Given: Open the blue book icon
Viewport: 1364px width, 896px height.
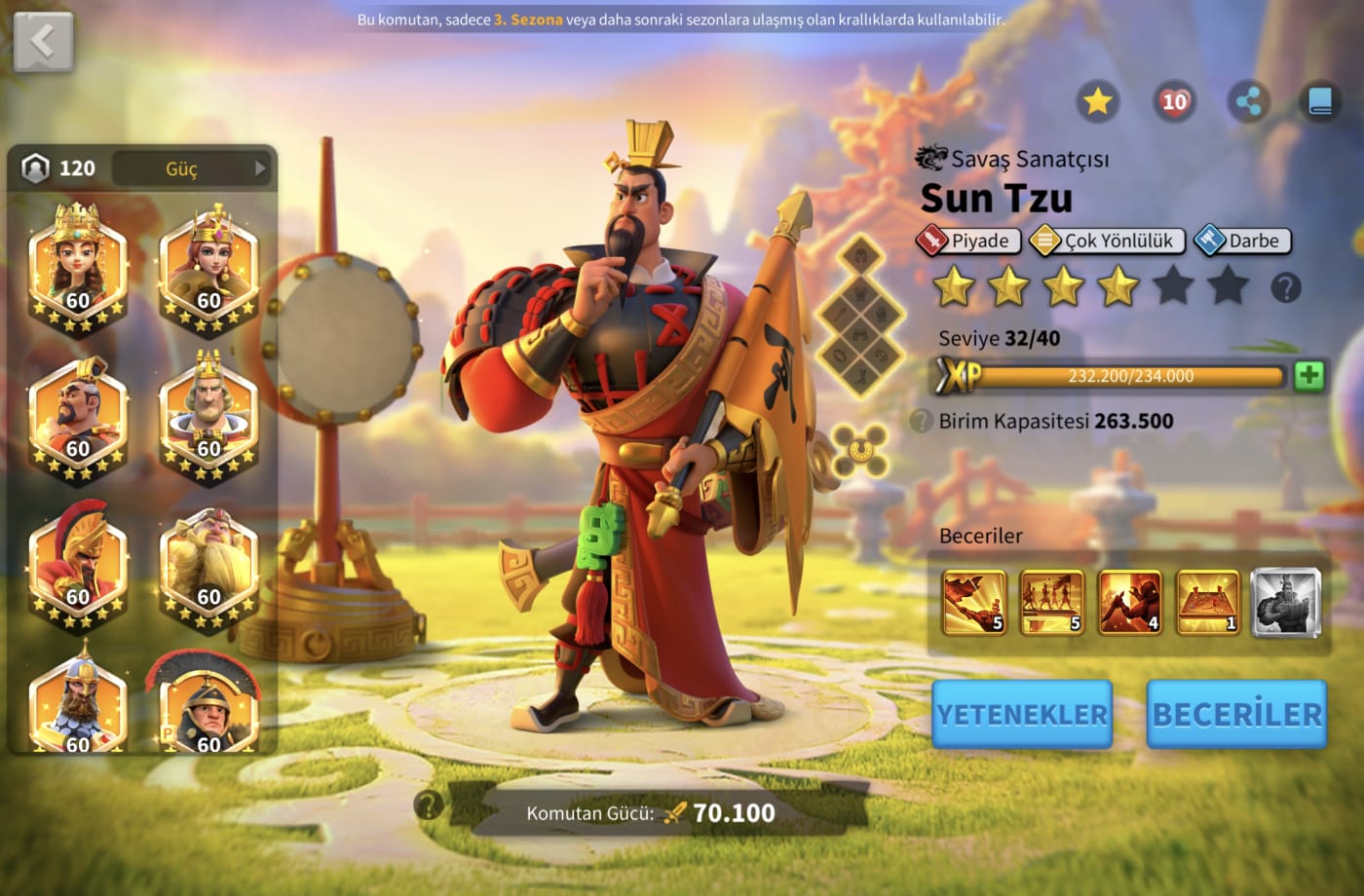Looking at the screenshot, I should pos(1320,101).
